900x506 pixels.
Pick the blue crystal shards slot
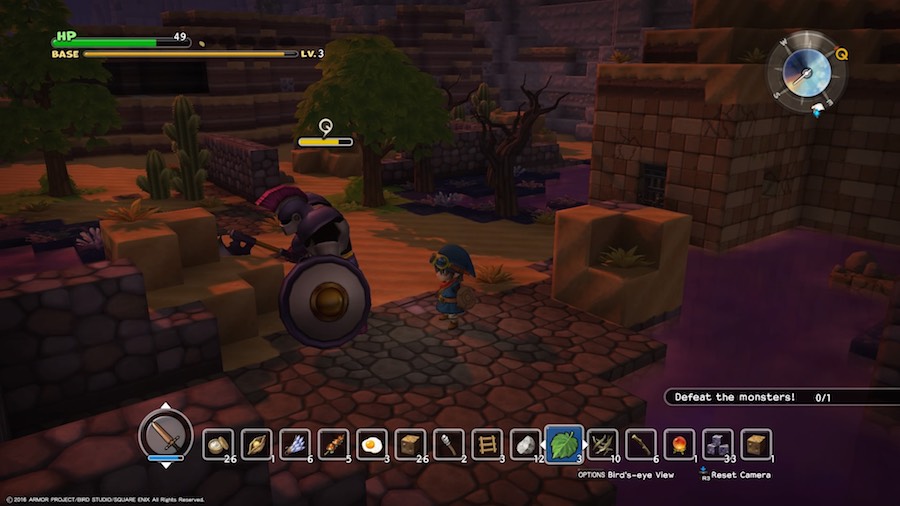click(295, 443)
